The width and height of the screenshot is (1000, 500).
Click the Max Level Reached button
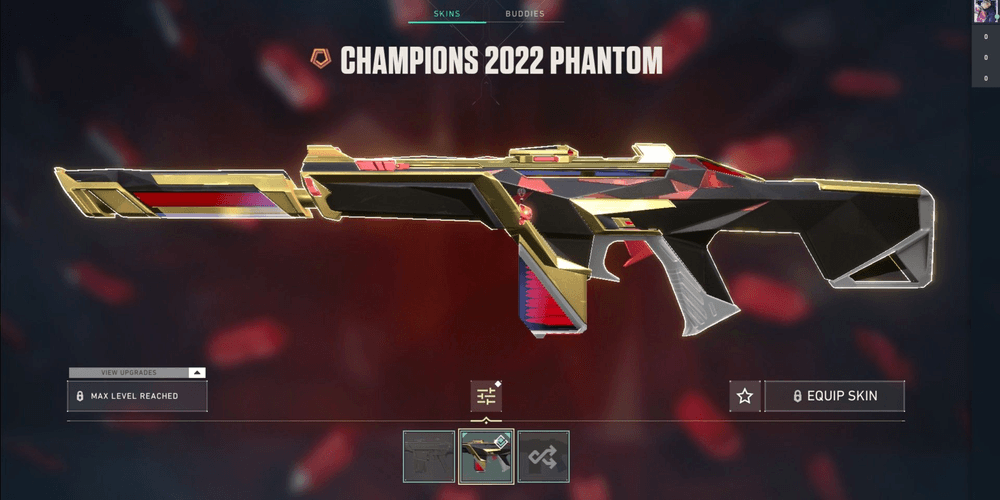(137, 396)
